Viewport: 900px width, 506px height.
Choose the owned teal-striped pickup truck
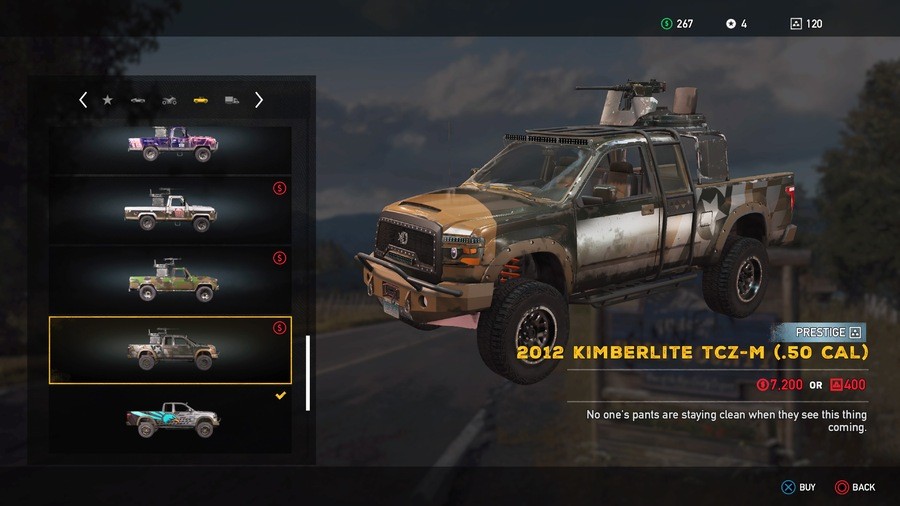point(171,418)
